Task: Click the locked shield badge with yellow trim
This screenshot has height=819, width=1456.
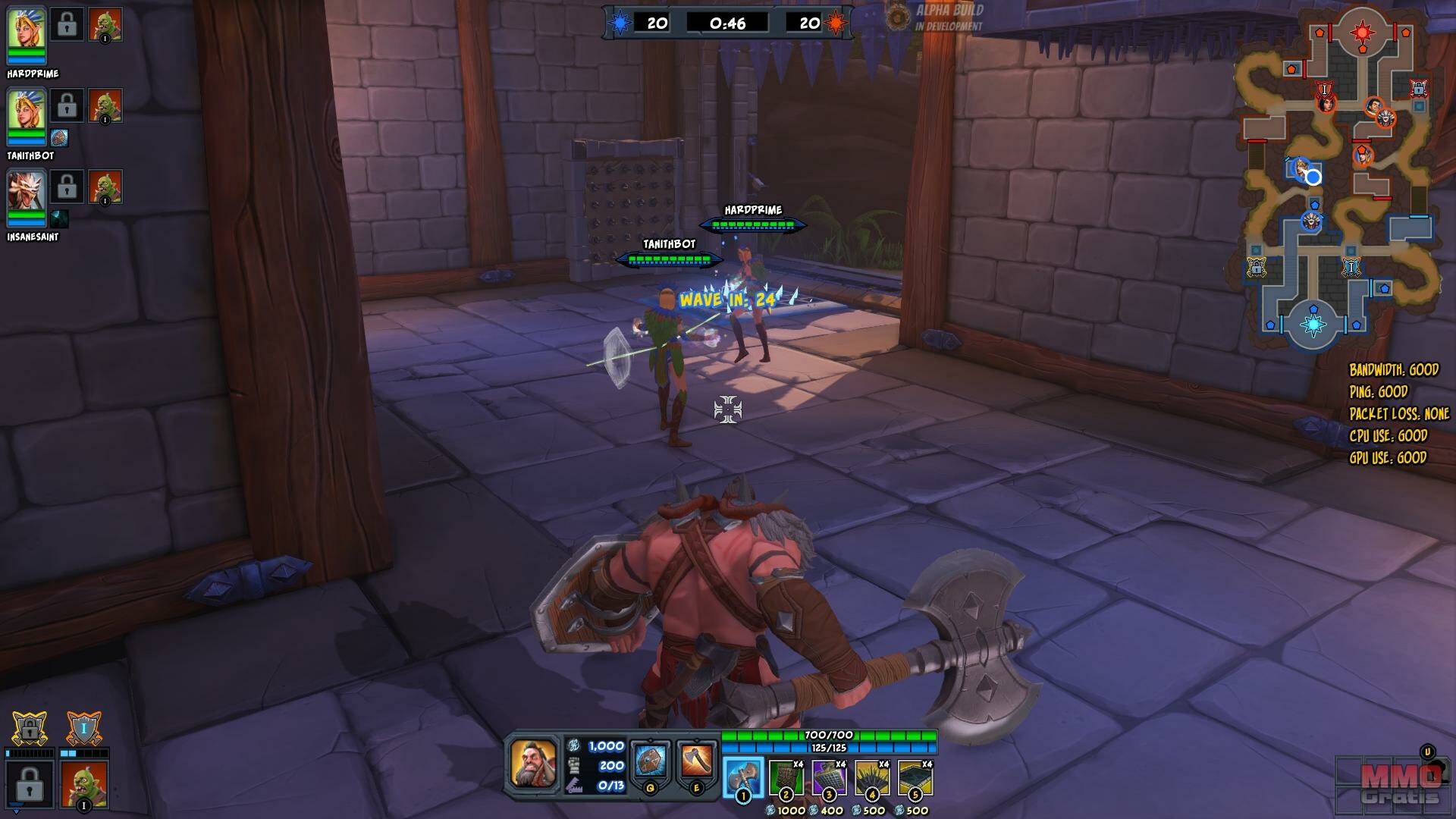Action: pyautogui.click(x=29, y=730)
